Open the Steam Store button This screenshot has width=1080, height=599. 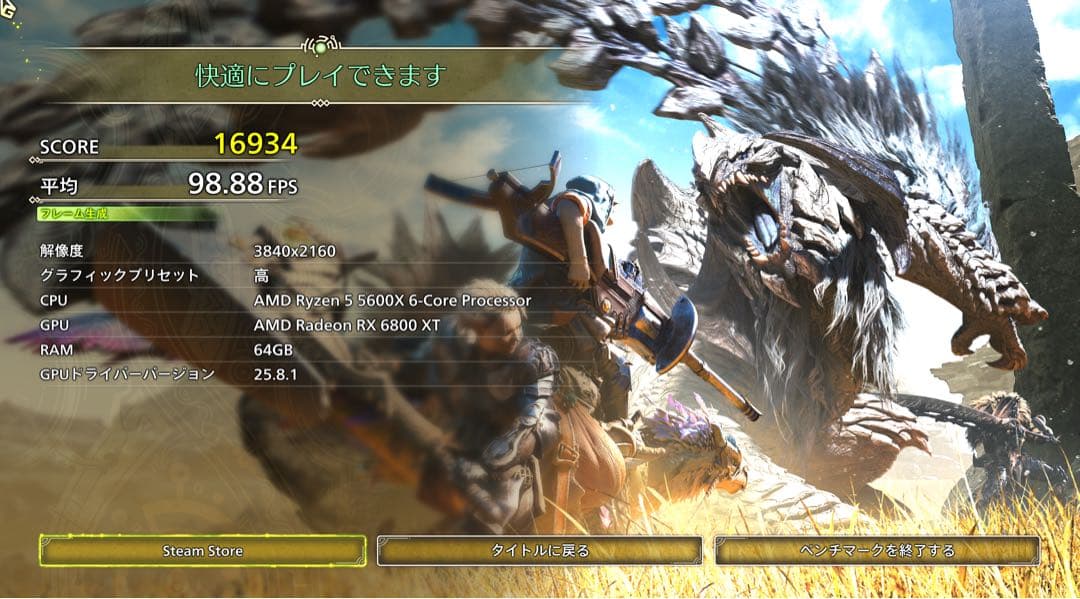pos(203,550)
